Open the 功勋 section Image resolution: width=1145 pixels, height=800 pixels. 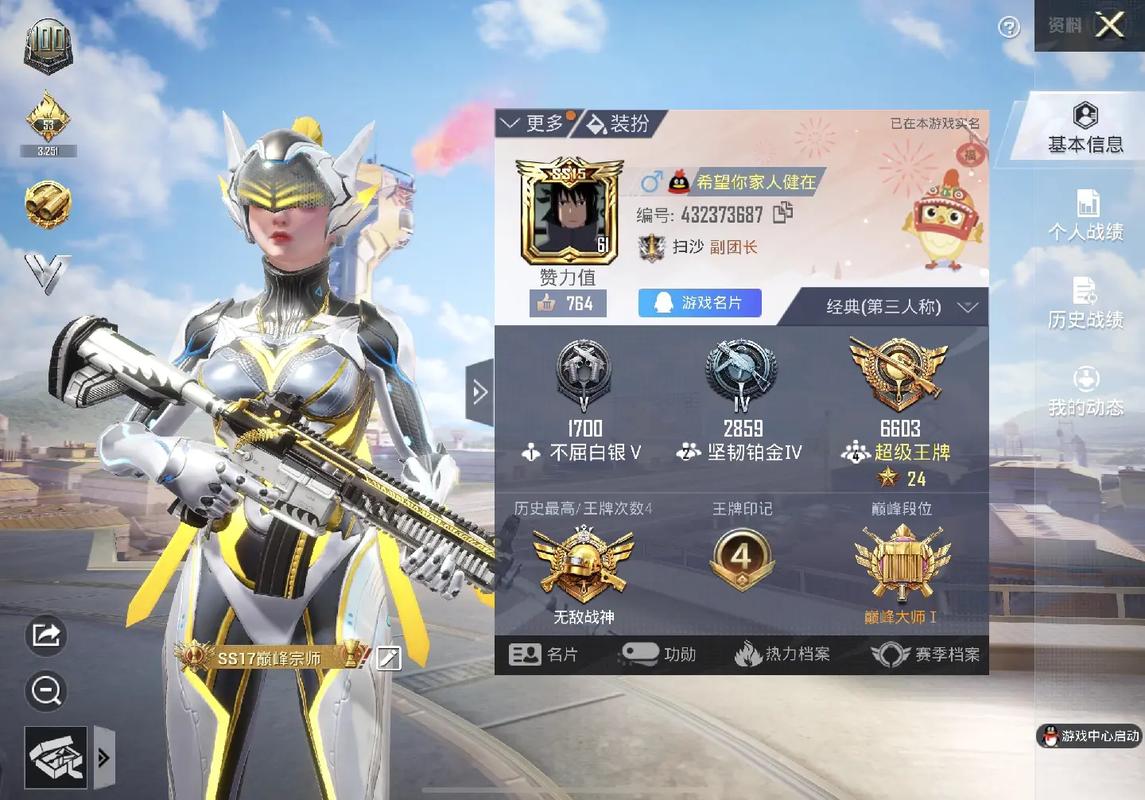tap(658, 655)
